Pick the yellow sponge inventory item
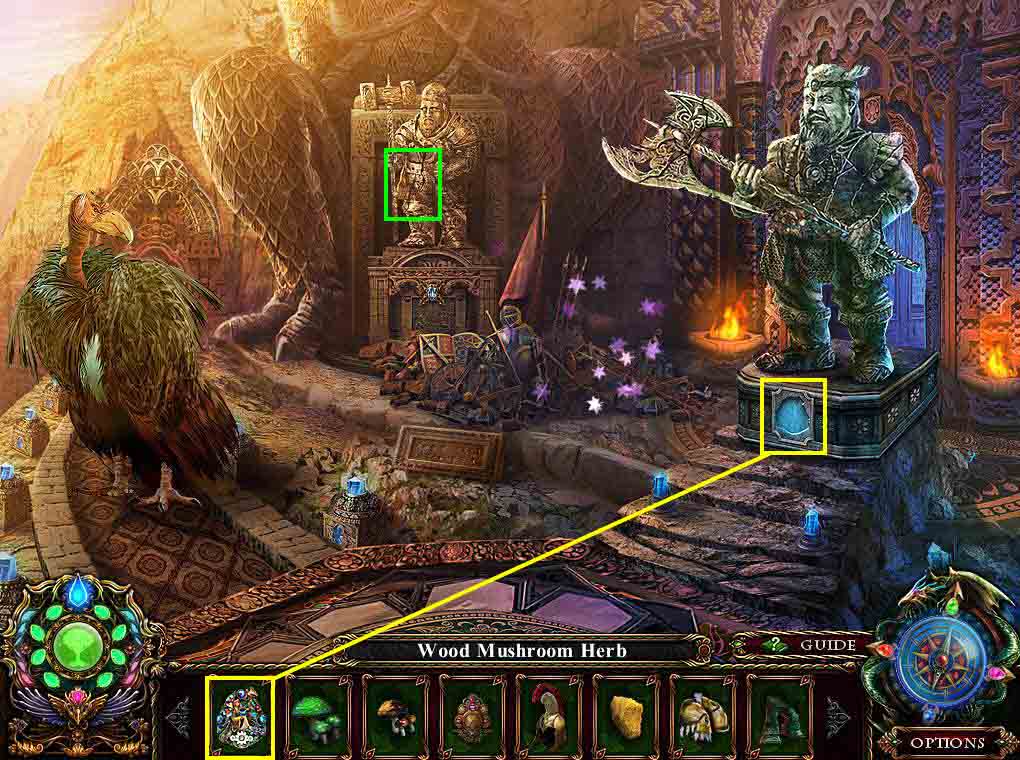This screenshot has width=1020, height=760. pos(625,716)
